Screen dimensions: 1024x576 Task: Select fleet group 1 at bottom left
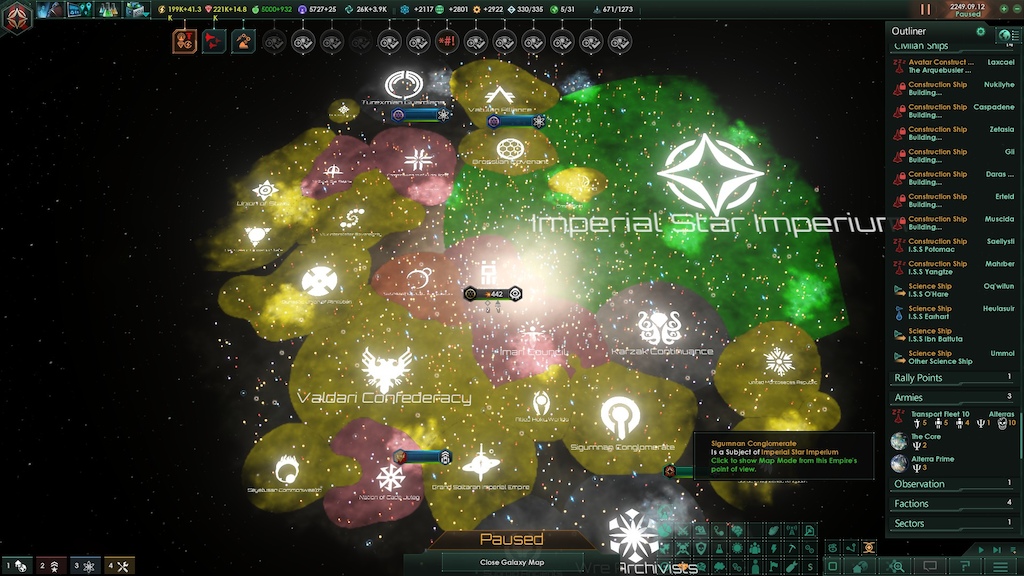16,566
